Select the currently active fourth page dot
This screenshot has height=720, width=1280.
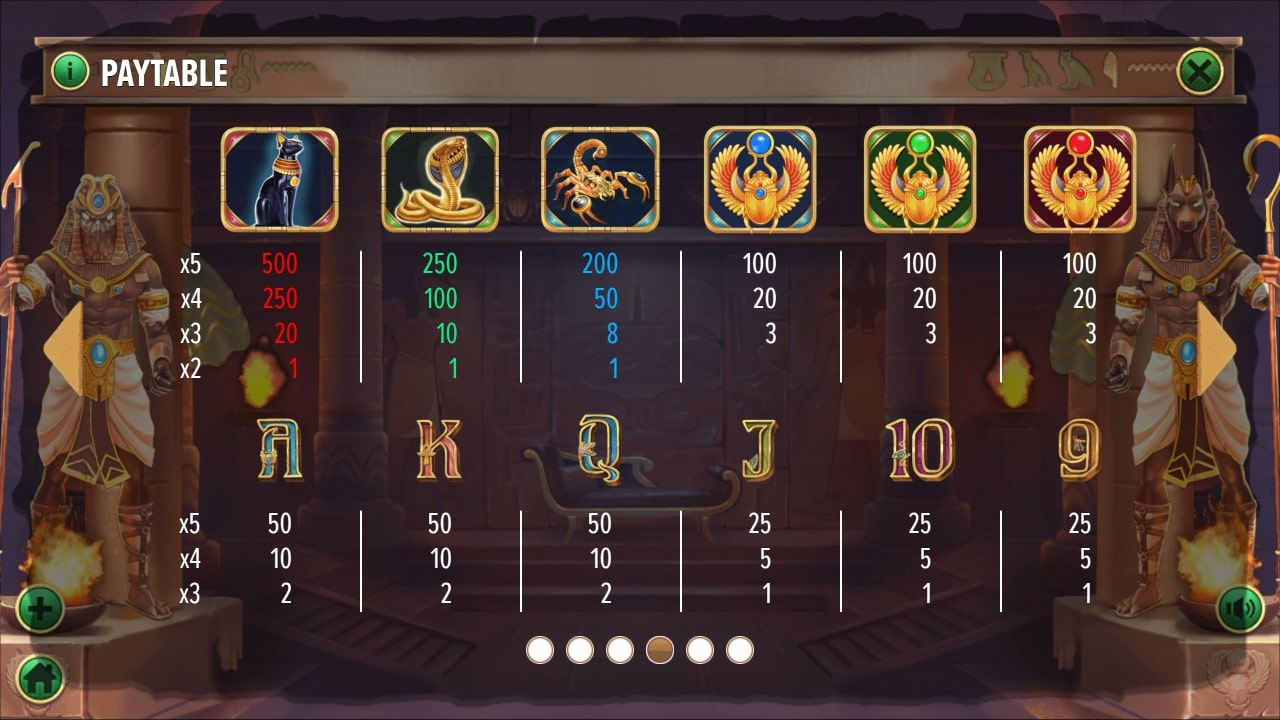pyautogui.click(x=659, y=648)
